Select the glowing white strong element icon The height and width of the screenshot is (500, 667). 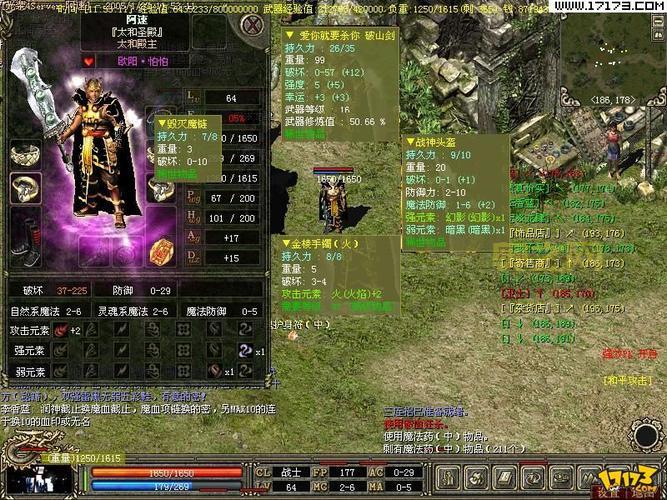(246, 350)
